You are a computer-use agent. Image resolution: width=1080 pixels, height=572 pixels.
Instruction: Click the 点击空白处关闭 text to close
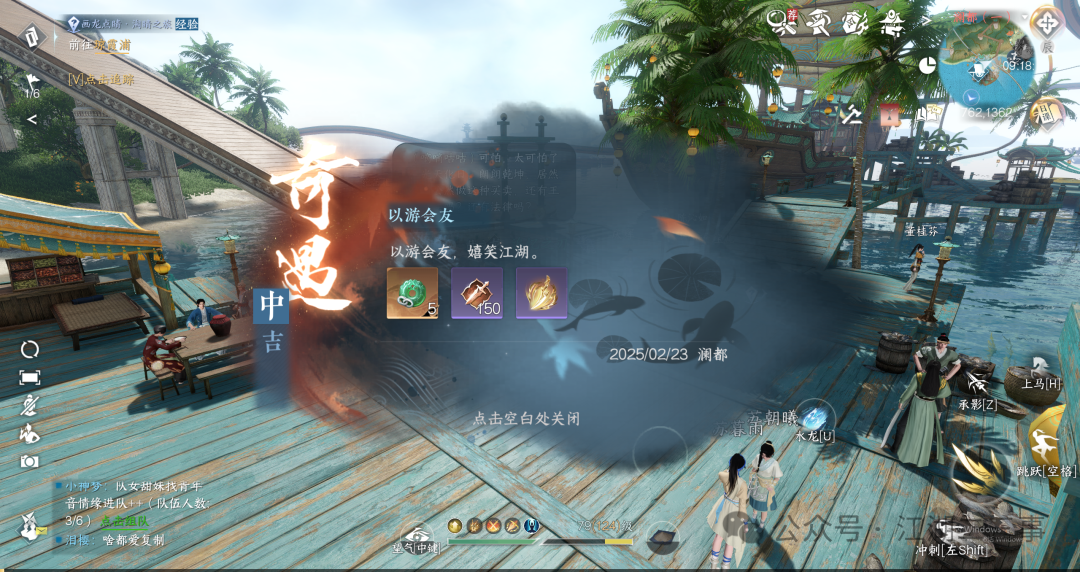point(526,418)
